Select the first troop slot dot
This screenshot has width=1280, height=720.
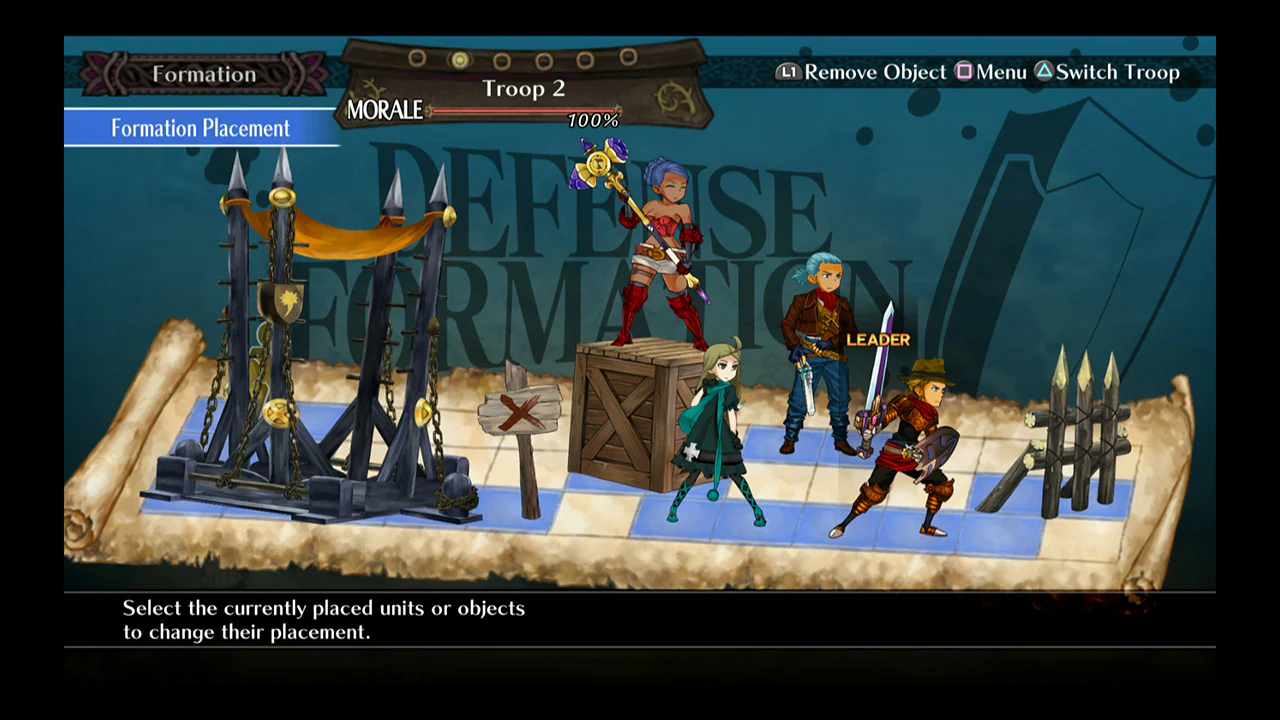pos(416,58)
